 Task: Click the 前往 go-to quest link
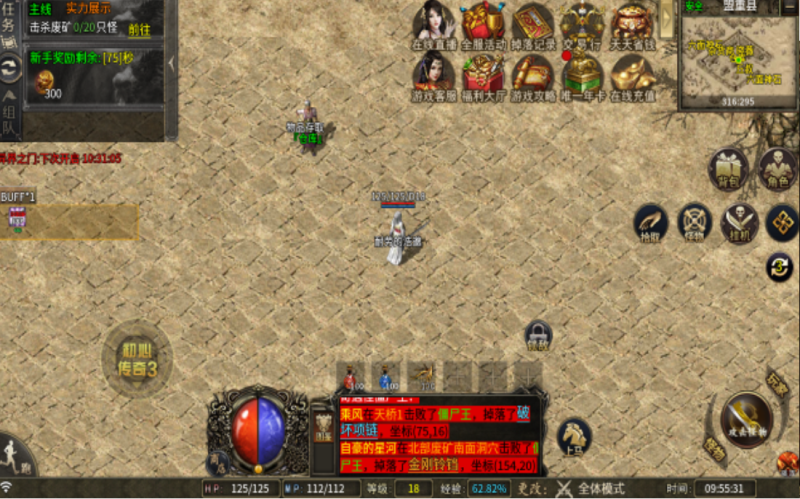pyautogui.click(x=140, y=29)
